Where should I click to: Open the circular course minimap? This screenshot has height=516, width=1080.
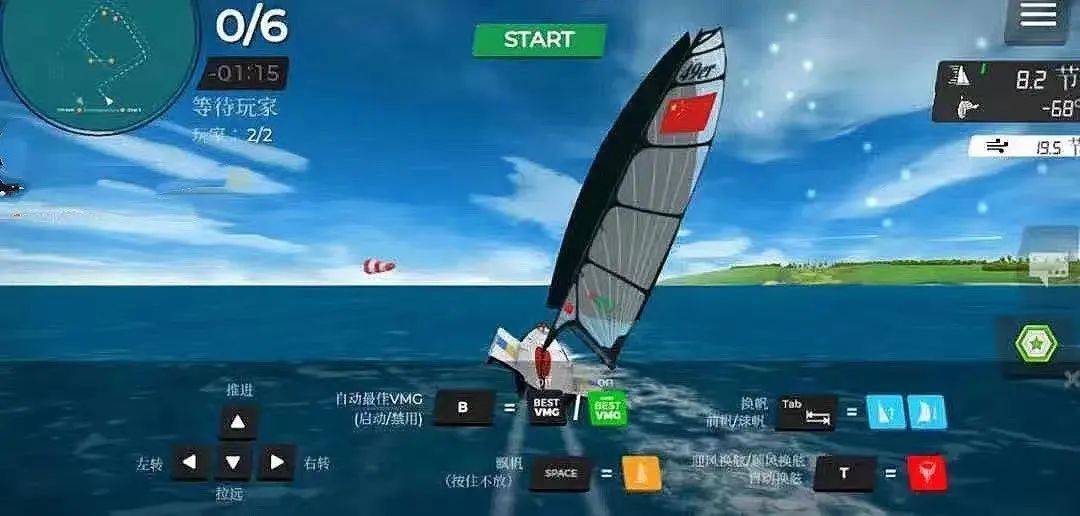[x=98, y=60]
